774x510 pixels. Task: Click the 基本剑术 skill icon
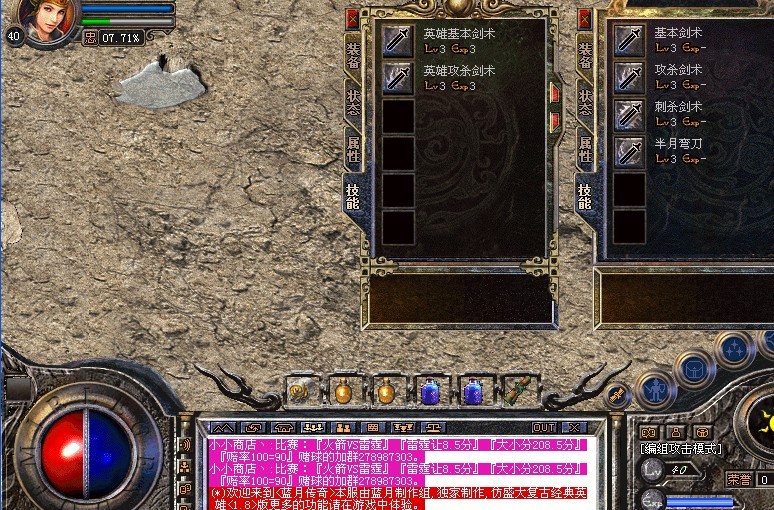(x=629, y=41)
